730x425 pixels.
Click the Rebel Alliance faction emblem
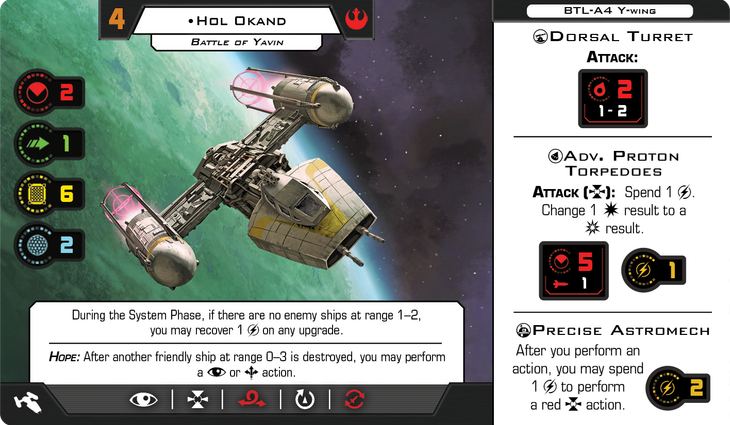click(x=356, y=17)
